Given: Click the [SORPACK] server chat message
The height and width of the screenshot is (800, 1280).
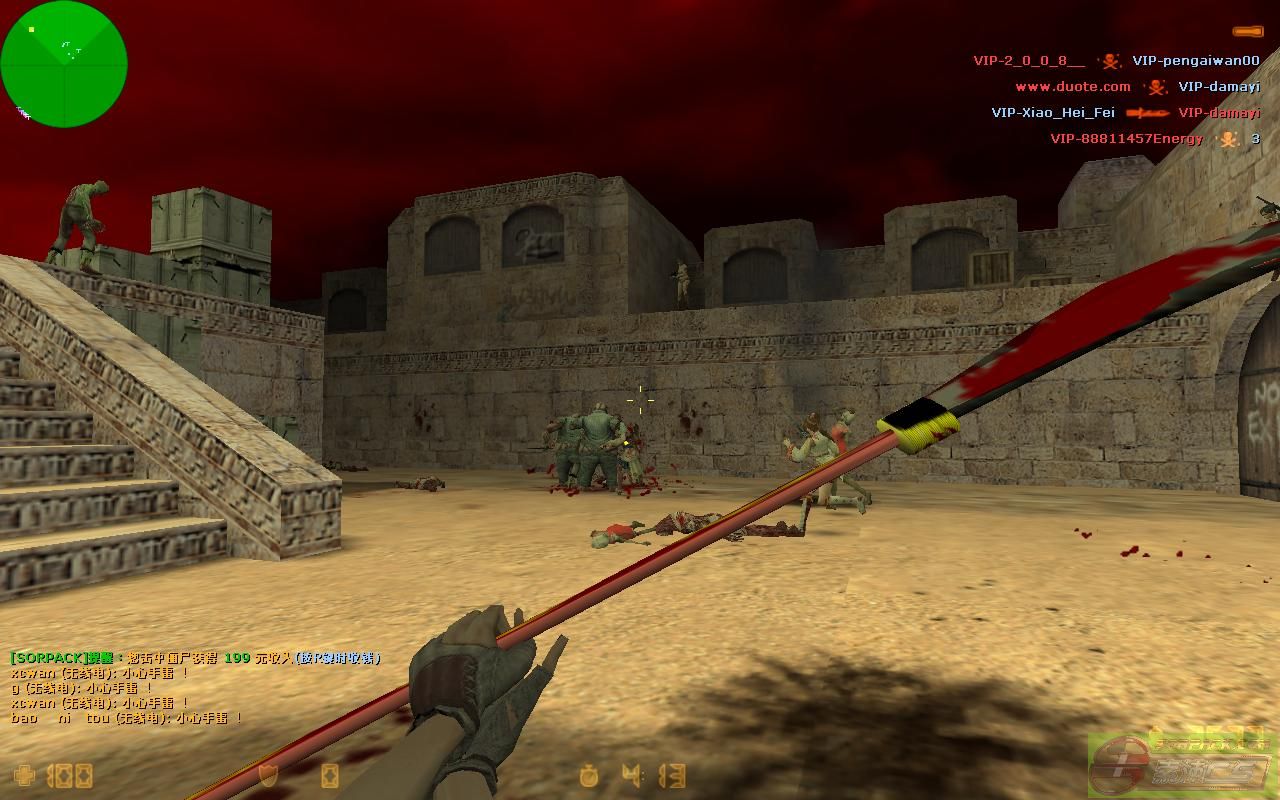Looking at the screenshot, I should tap(195, 658).
